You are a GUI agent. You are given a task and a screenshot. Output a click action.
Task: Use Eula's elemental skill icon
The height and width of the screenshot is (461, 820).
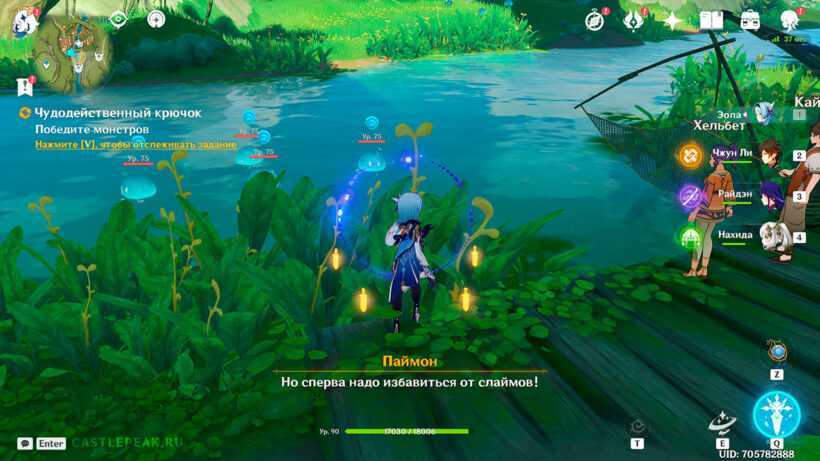[722, 423]
